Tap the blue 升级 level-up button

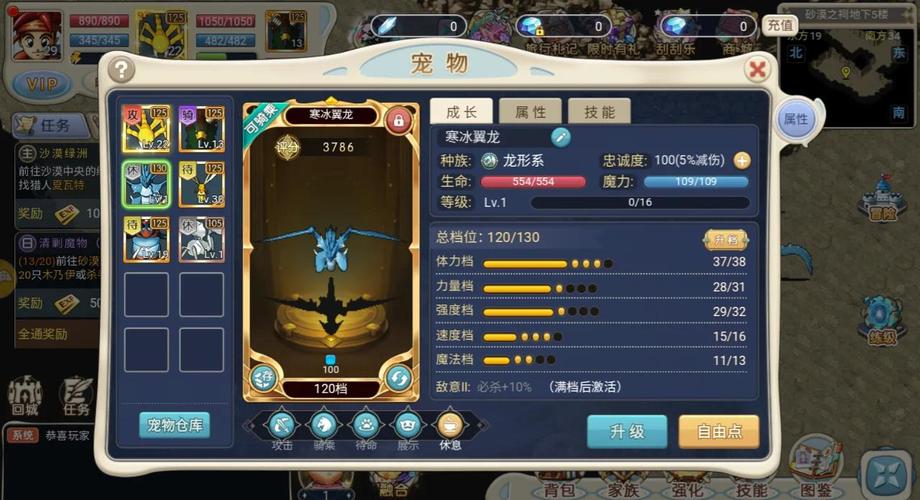click(627, 431)
